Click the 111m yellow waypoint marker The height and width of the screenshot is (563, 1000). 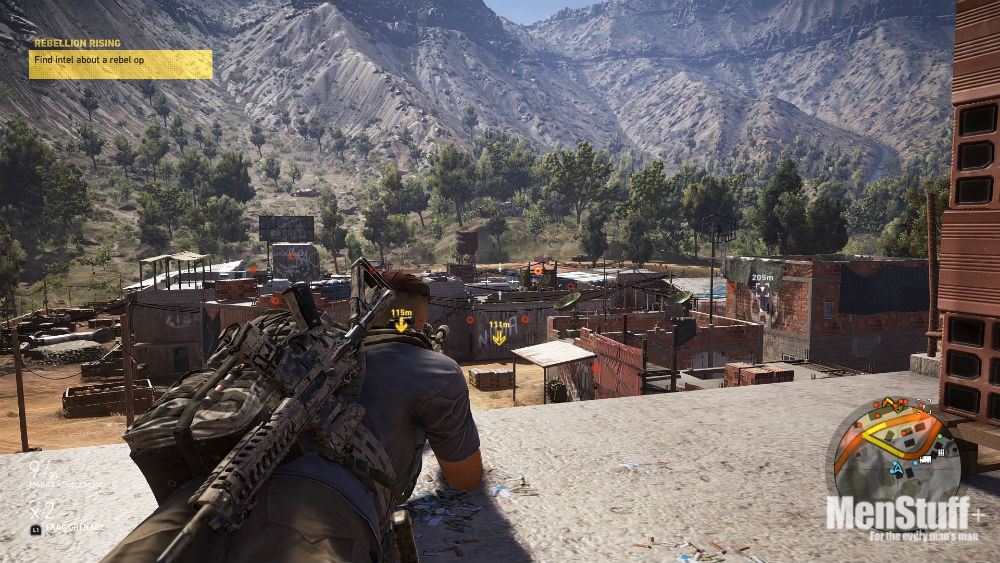pyautogui.click(x=498, y=333)
